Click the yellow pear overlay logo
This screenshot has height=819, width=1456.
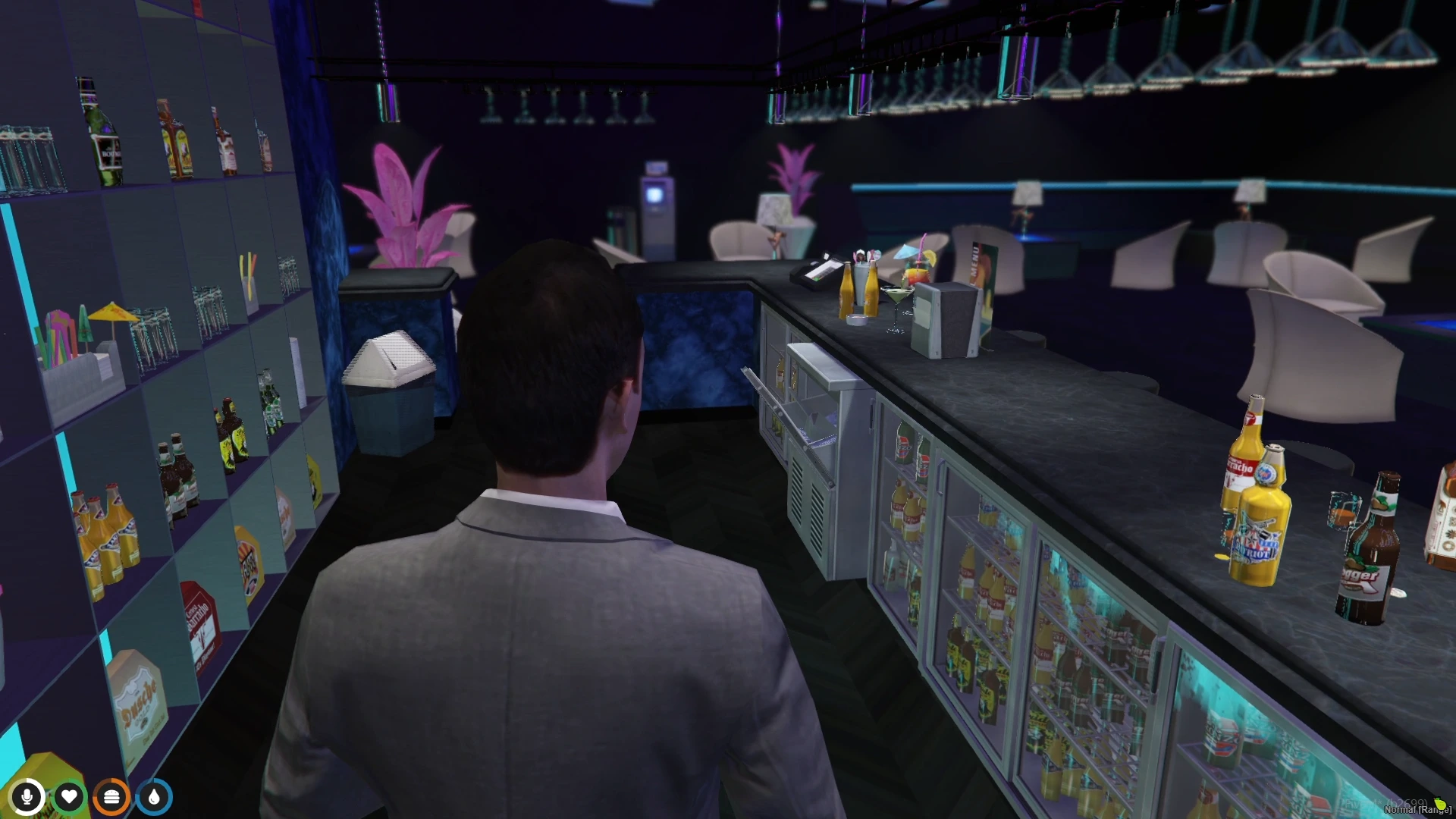coord(1439,804)
